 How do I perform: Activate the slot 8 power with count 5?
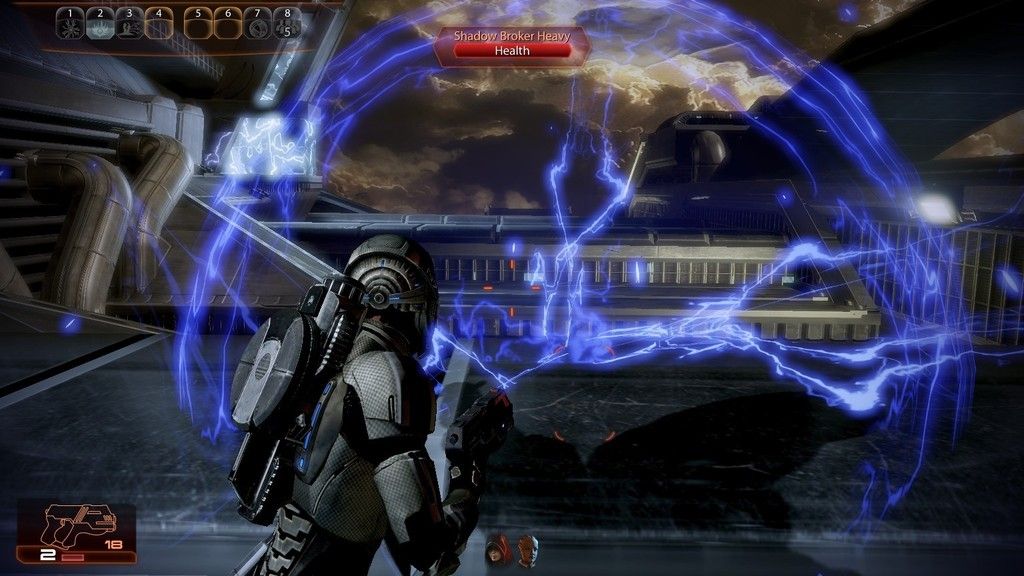(287, 24)
